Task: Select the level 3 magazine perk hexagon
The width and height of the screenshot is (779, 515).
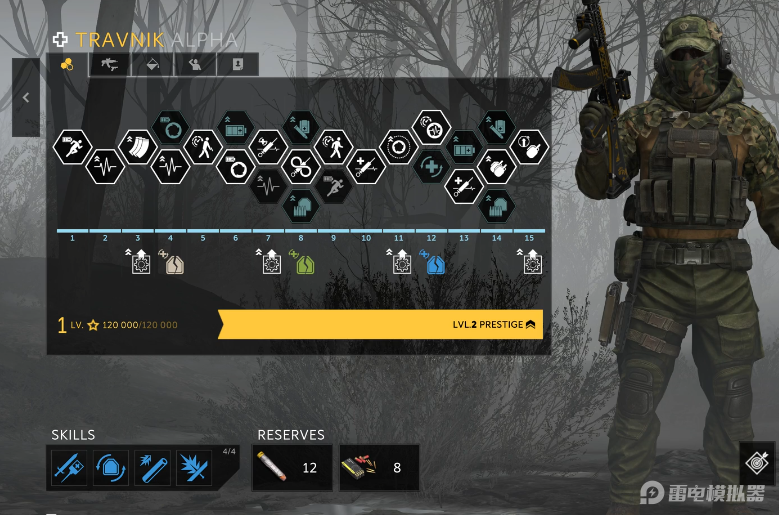Action: click(x=137, y=146)
